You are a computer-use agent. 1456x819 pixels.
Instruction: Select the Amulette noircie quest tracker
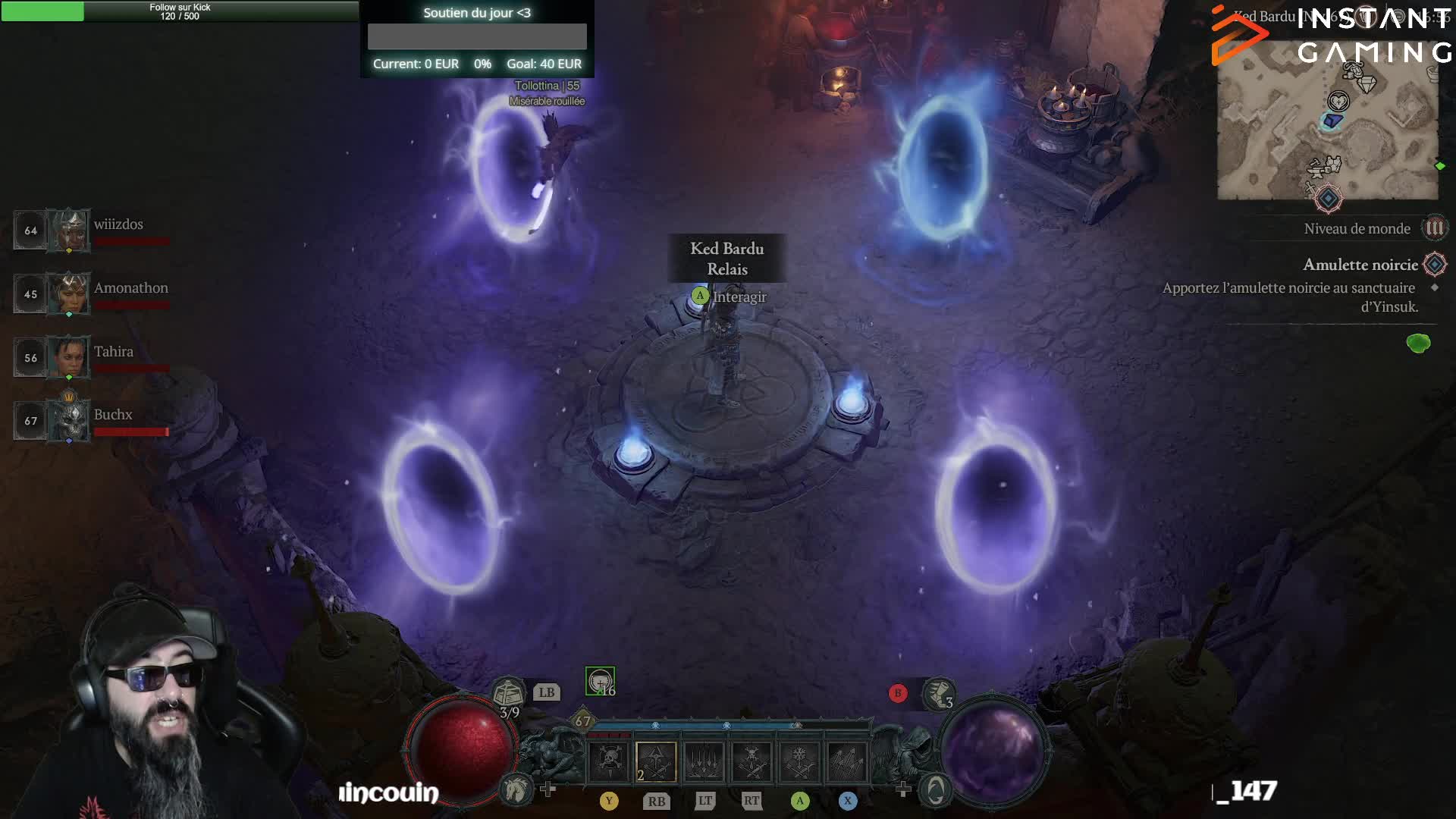[1360, 265]
